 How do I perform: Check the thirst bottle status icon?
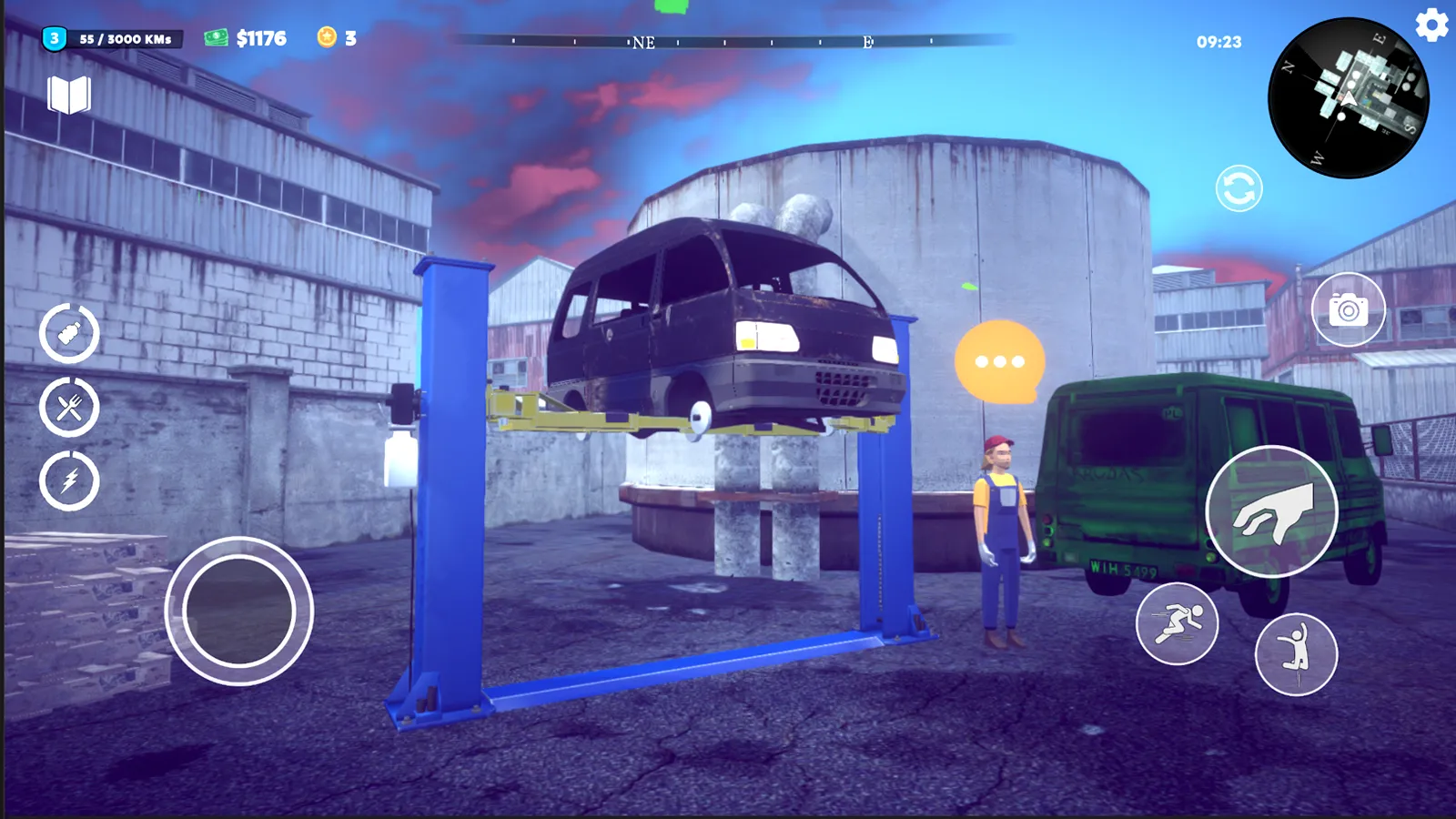[68, 332]
